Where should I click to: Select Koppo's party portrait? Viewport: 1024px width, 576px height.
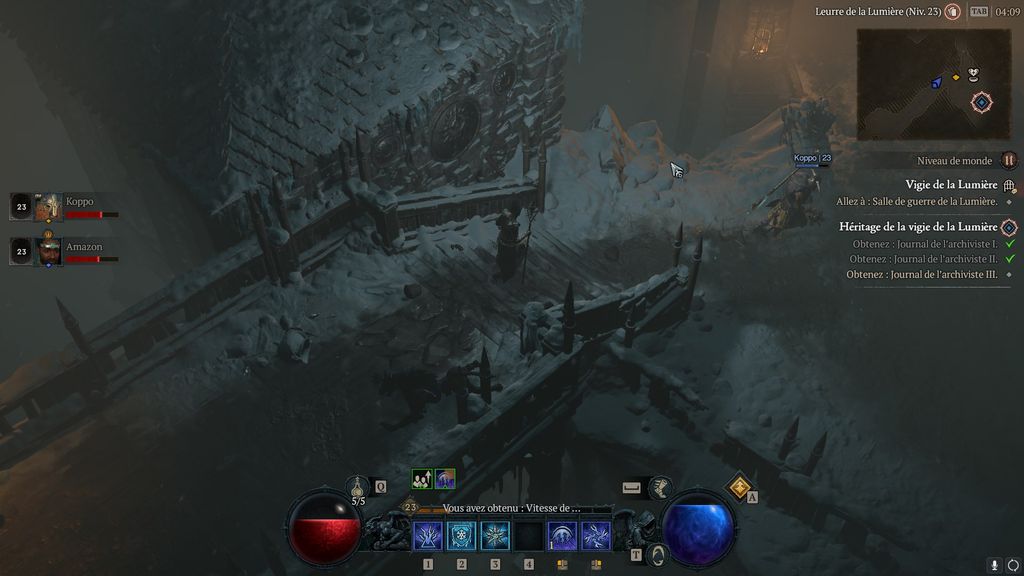click(47, 207)
